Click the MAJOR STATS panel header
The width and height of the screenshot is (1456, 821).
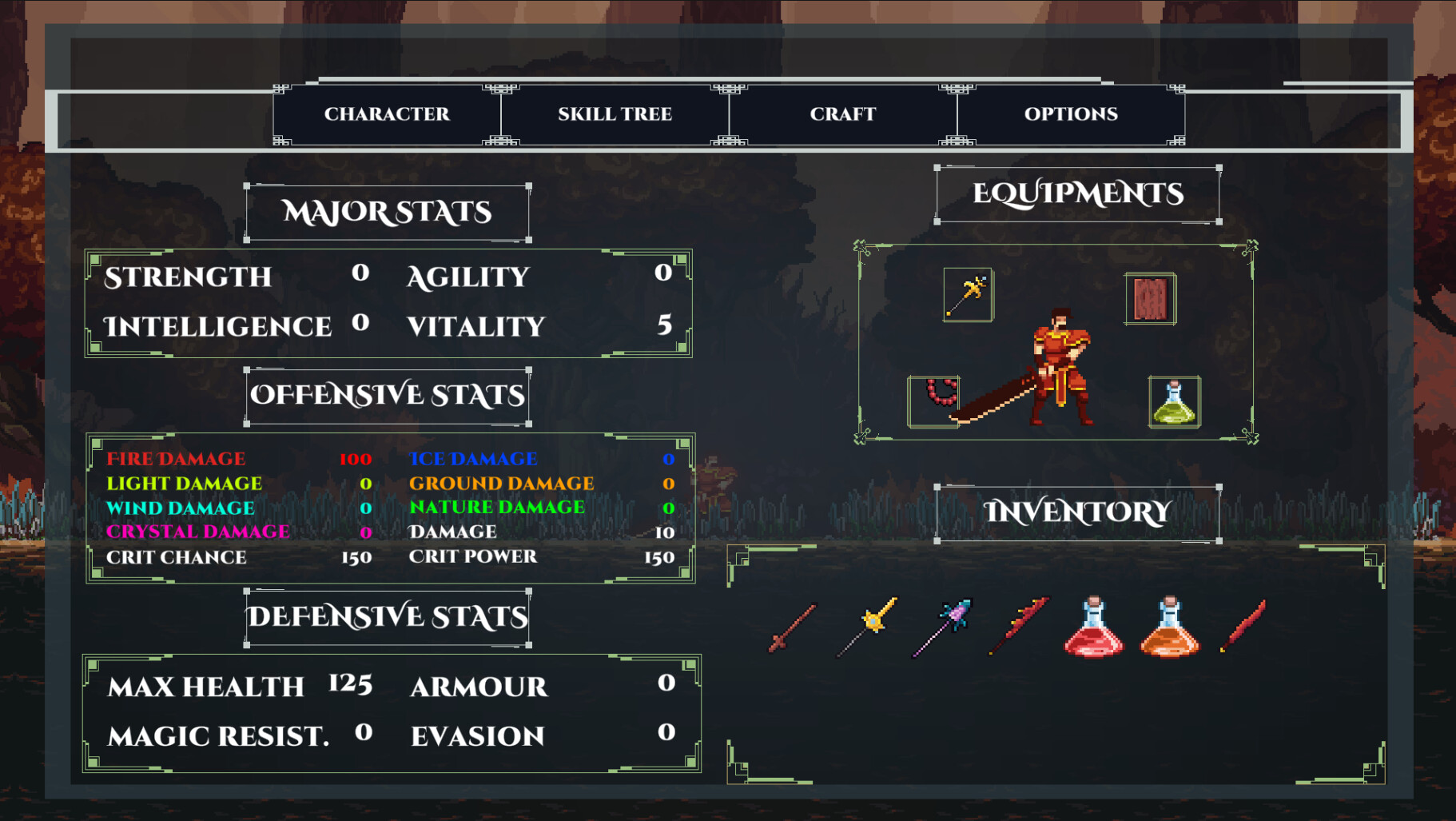pyautogui.click(x=386, y=212)
